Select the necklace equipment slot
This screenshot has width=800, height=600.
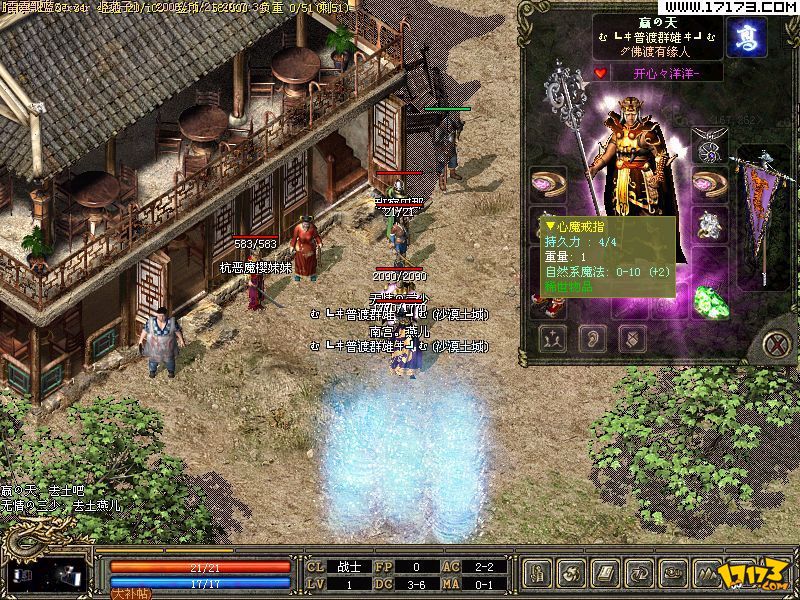point(709,148)
